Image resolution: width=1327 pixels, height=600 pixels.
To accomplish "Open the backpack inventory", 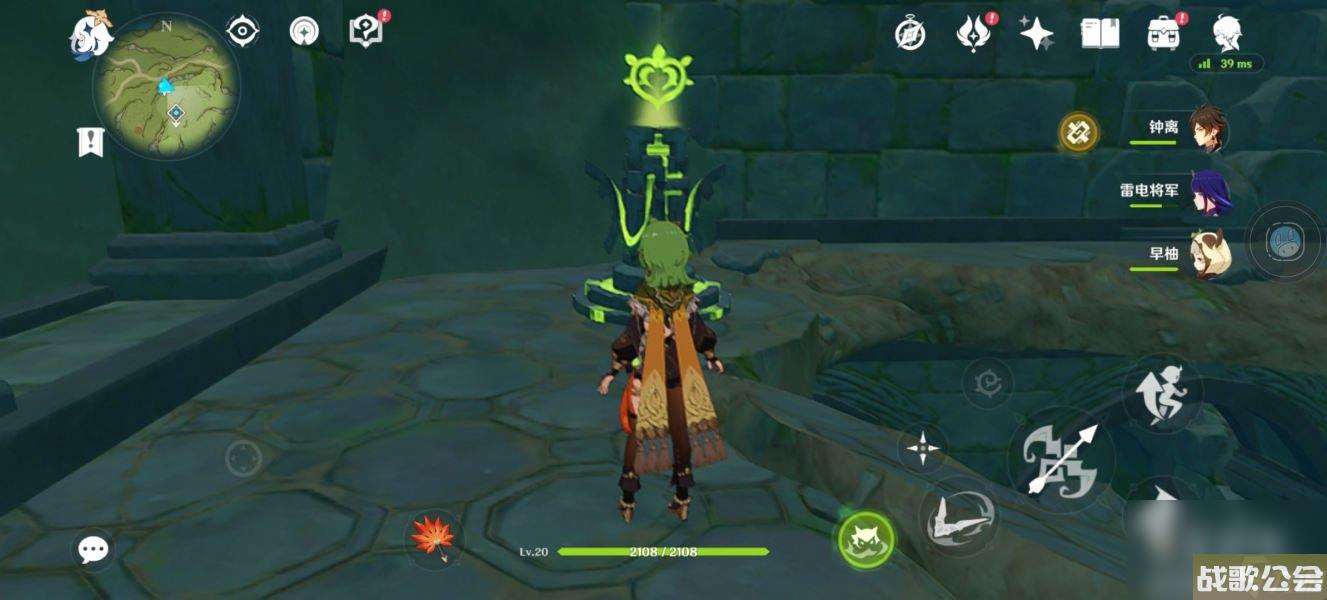I will tap(1163, 34).
